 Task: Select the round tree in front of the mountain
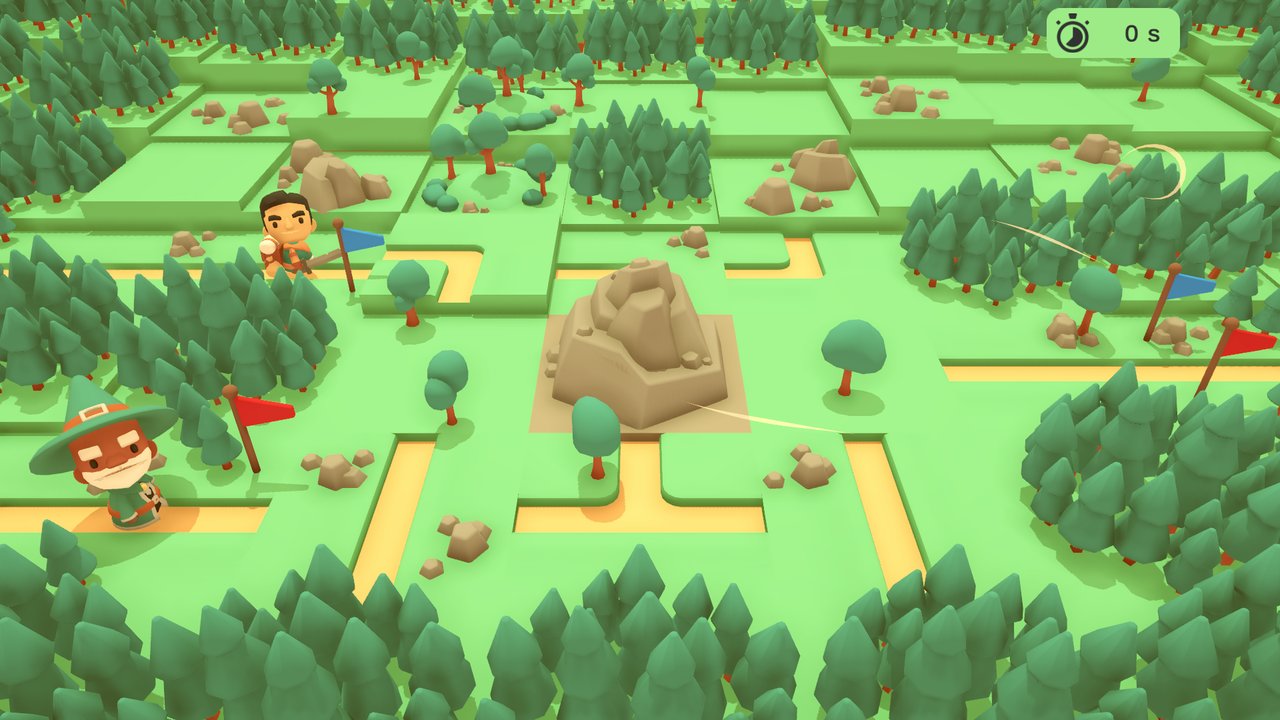tap(592, 430)
